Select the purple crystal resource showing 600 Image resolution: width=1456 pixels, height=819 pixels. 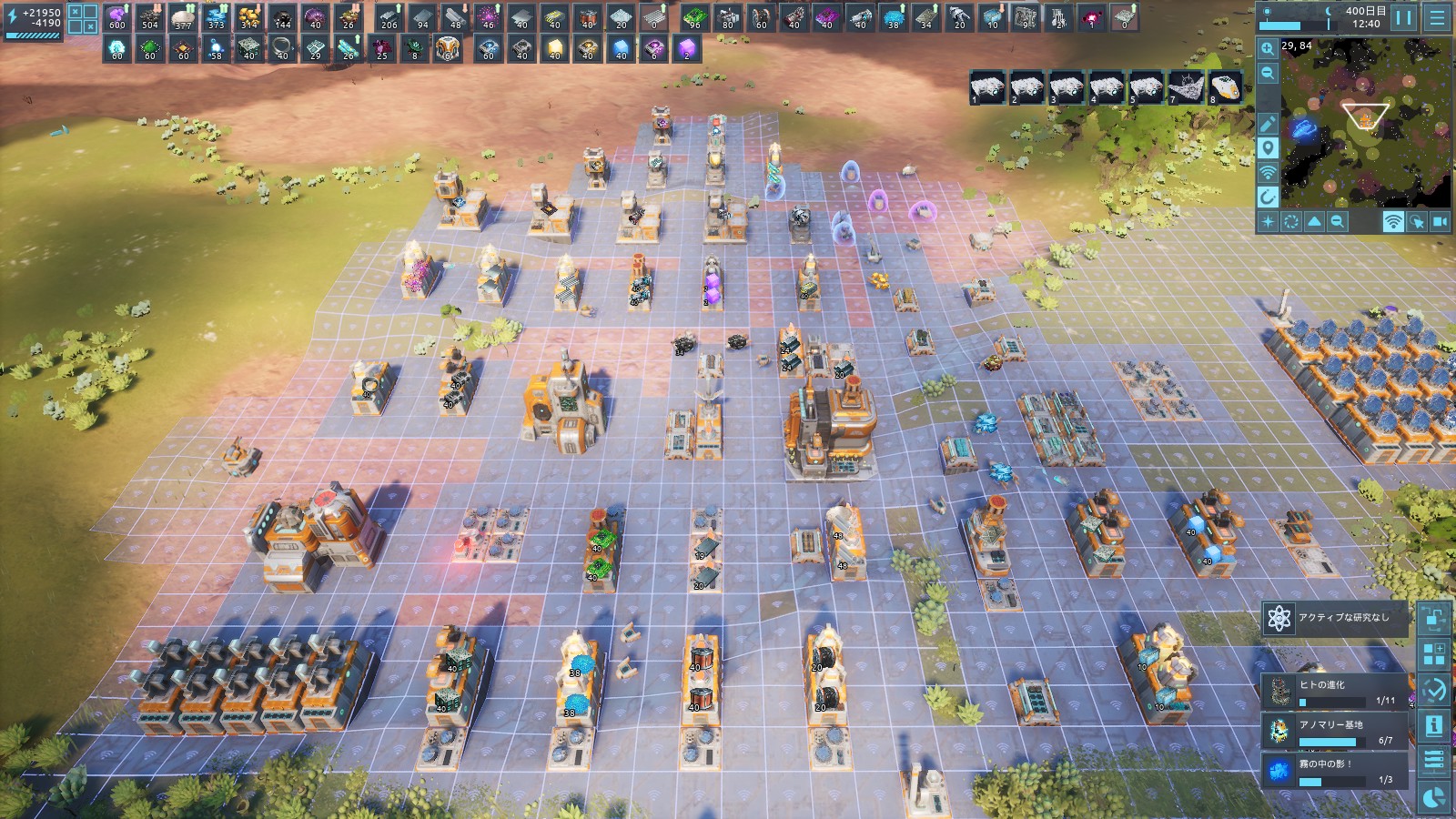click(117, 17)
